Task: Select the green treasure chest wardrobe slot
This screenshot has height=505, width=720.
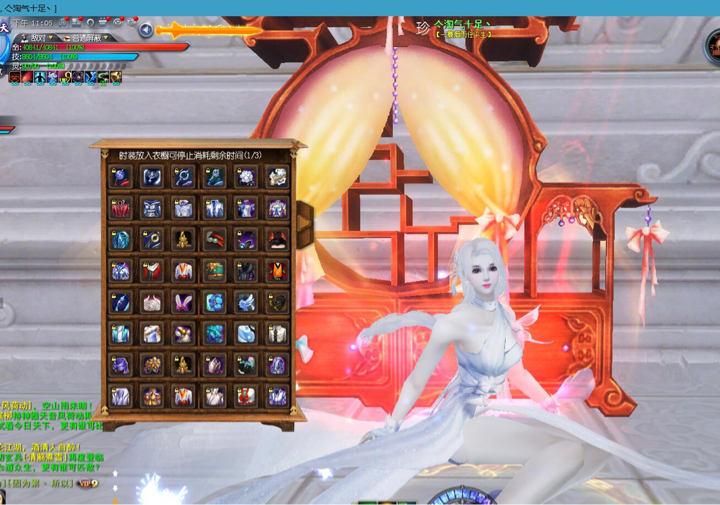Action: coord(214,271)
